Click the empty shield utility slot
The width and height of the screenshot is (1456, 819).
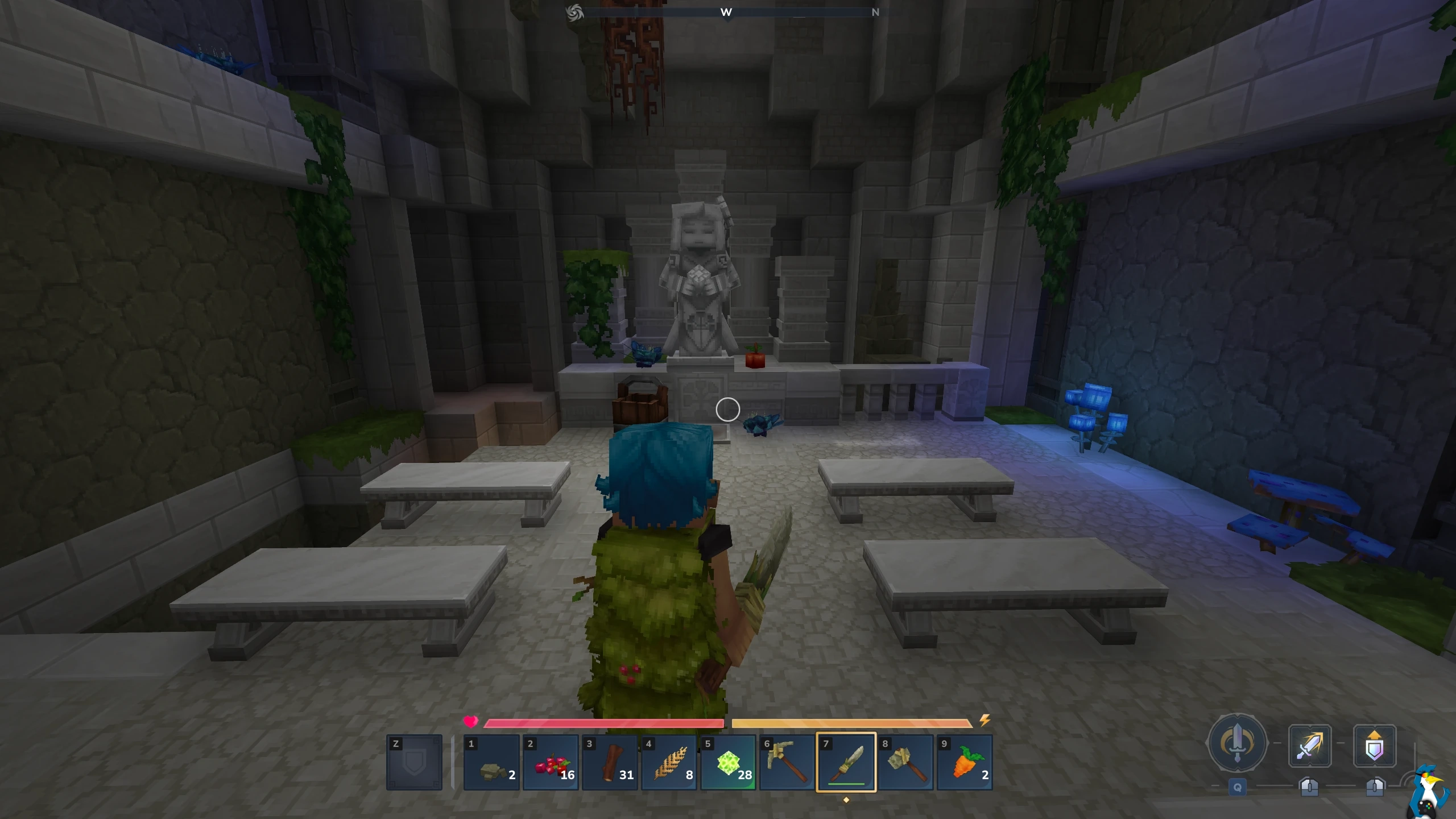coord(414,763)
